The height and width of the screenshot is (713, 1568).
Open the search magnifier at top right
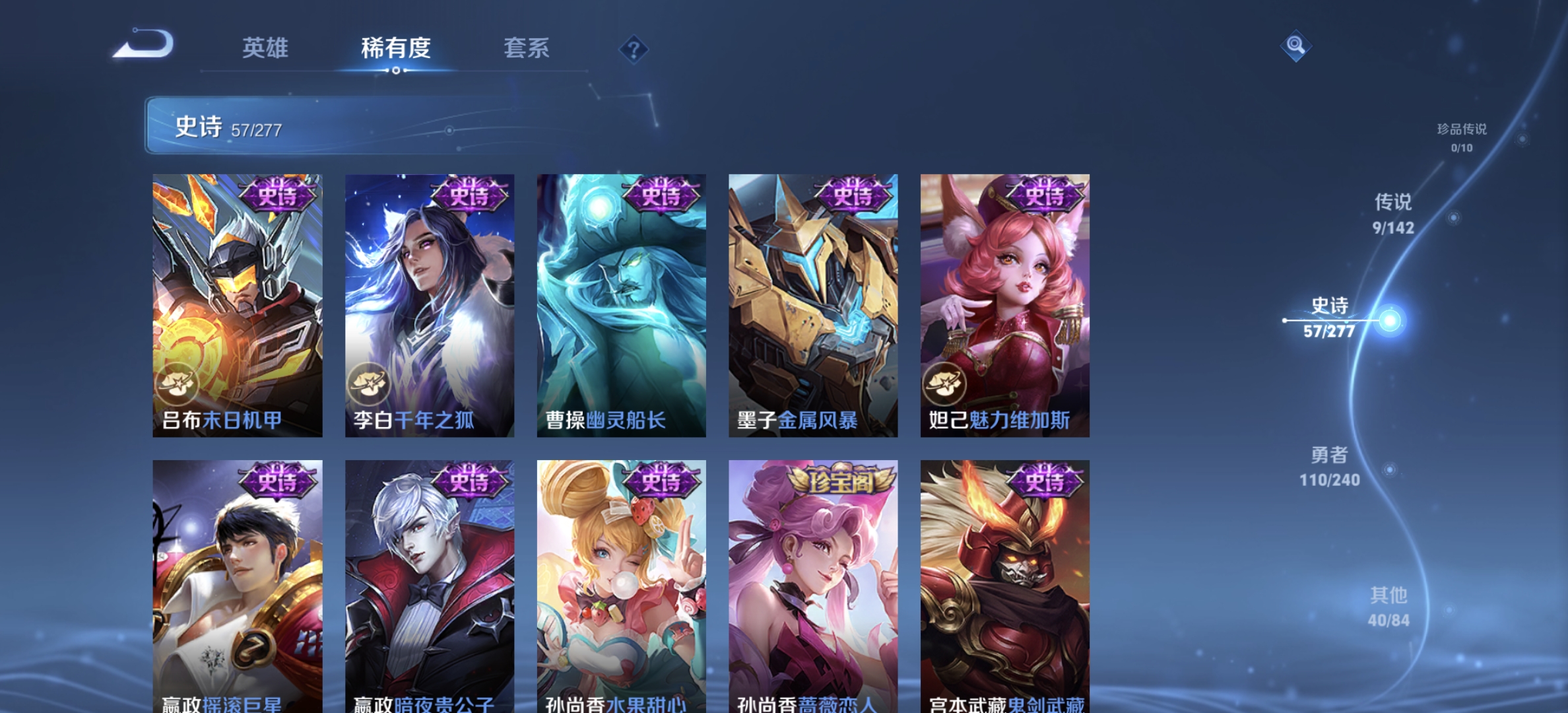pos(1297,46)
